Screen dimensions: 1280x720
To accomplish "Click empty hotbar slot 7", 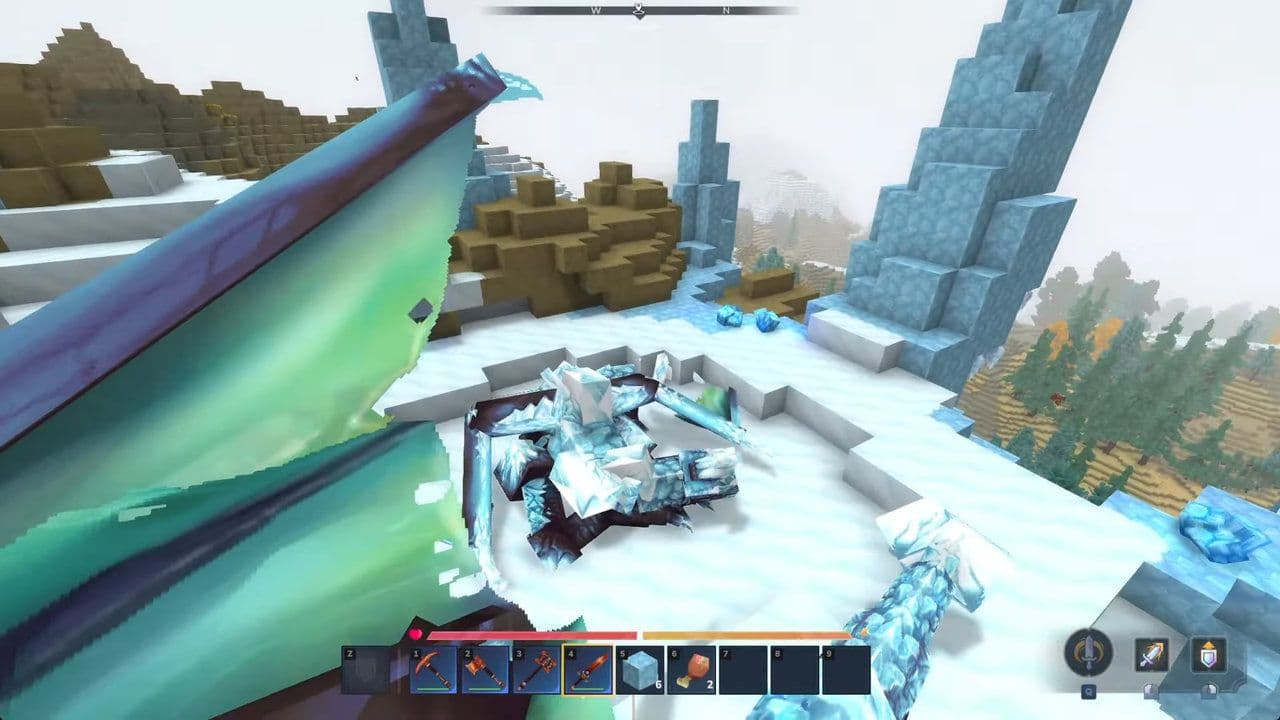I will click(742, 670).
